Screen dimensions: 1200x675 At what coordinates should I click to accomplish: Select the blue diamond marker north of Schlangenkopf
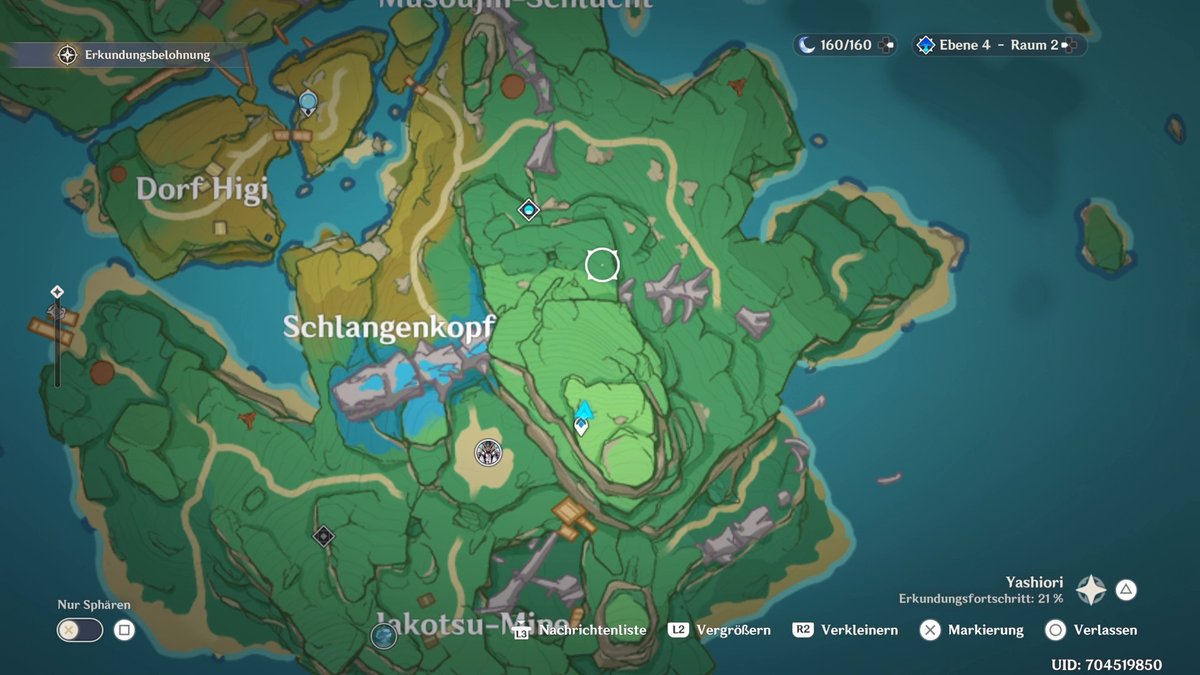[529, 209]
